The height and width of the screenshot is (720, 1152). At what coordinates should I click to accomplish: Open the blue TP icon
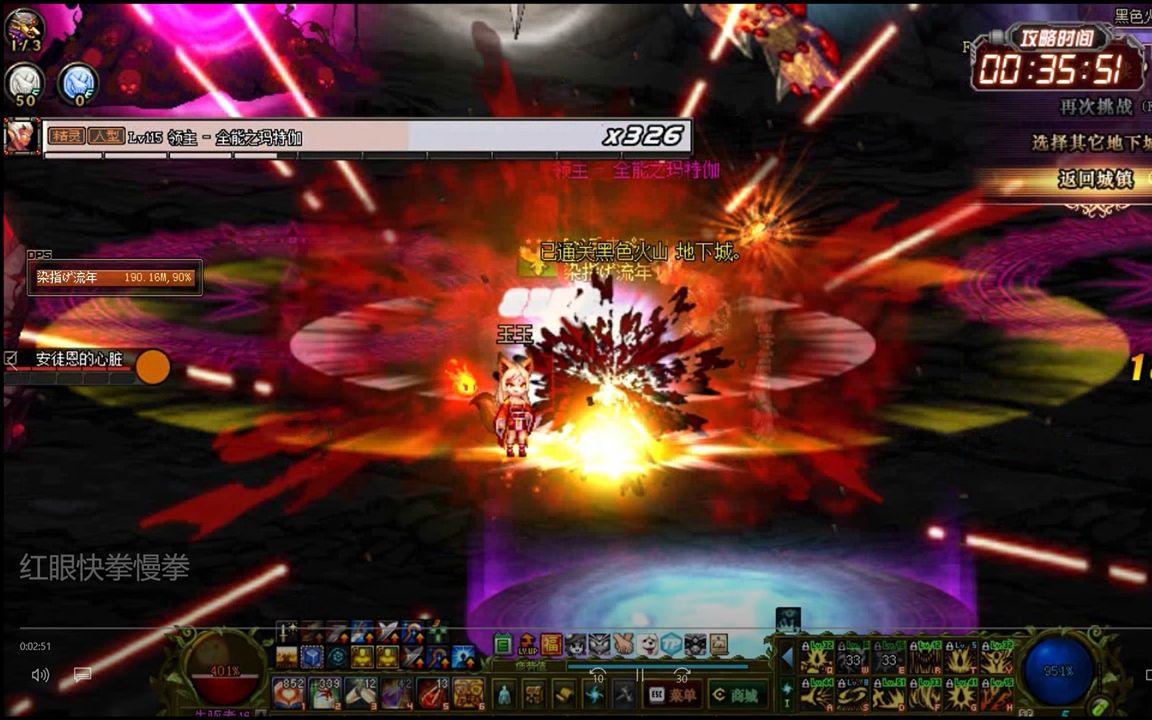pyautogui.click(x=671, y=645)
